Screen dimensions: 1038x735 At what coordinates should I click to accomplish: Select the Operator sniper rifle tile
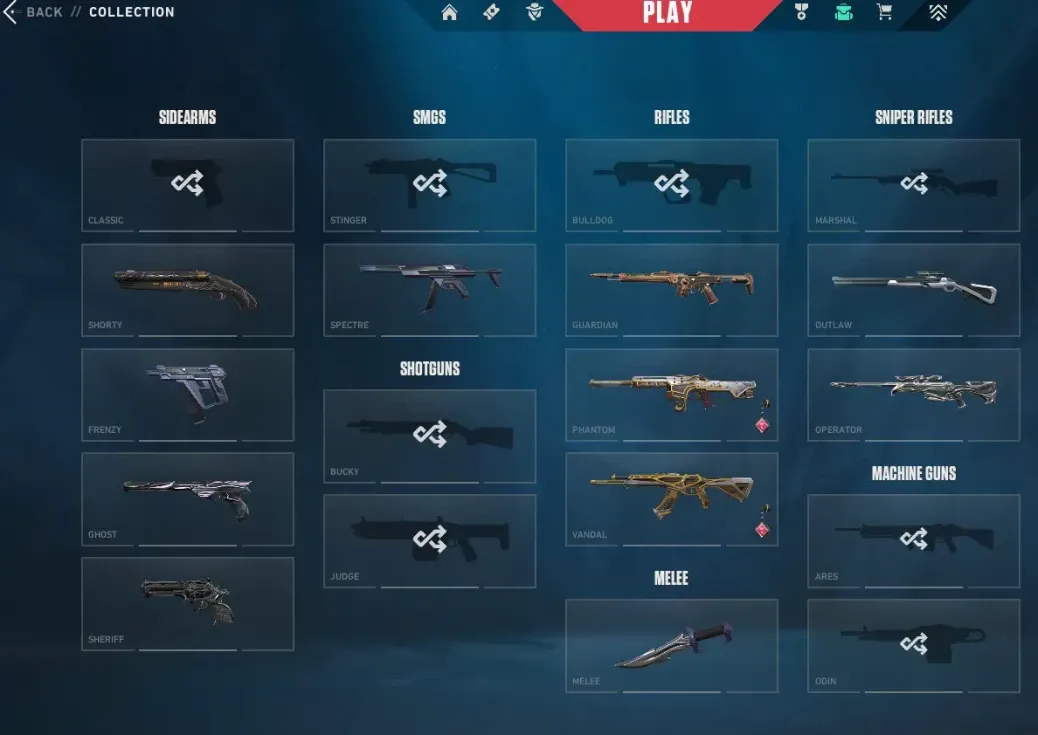click(x=913, y=394)
